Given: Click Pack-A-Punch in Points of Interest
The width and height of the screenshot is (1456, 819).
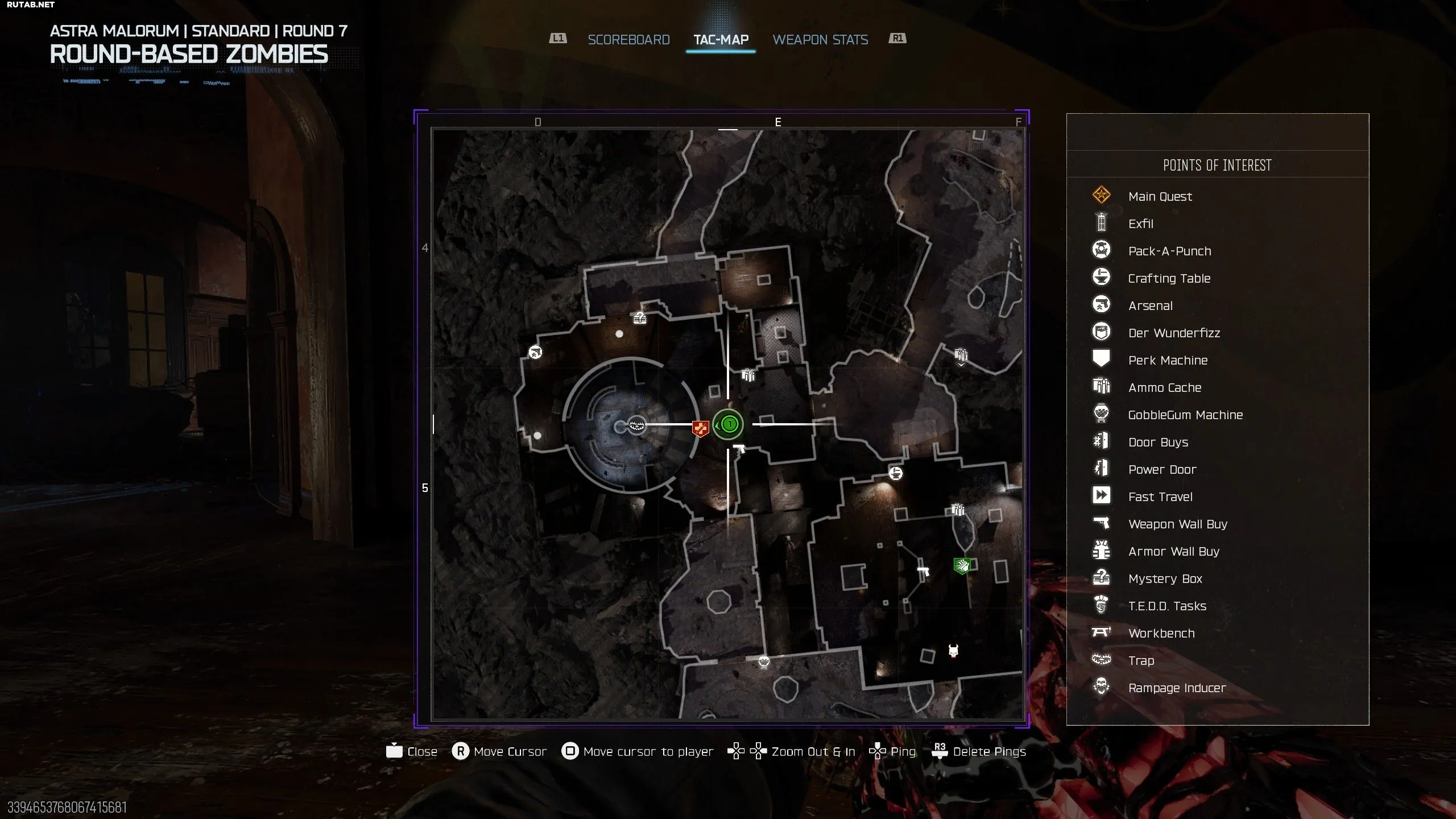Looking at the screenshot, I should click(1169, 251).
